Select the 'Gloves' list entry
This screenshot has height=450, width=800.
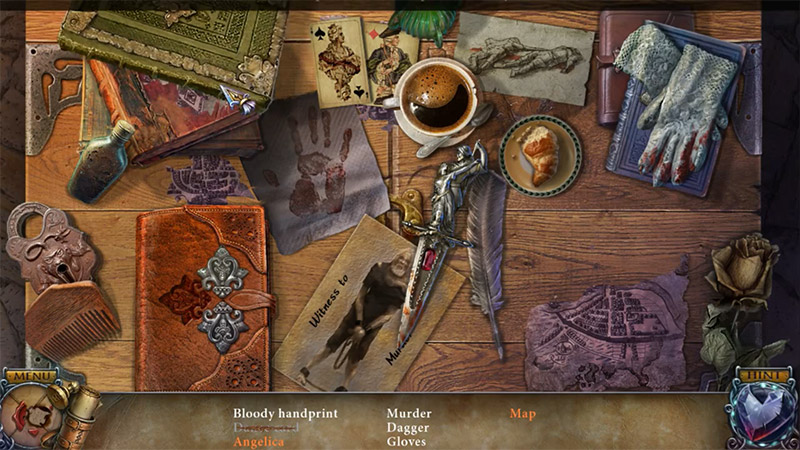coord(407,441)
